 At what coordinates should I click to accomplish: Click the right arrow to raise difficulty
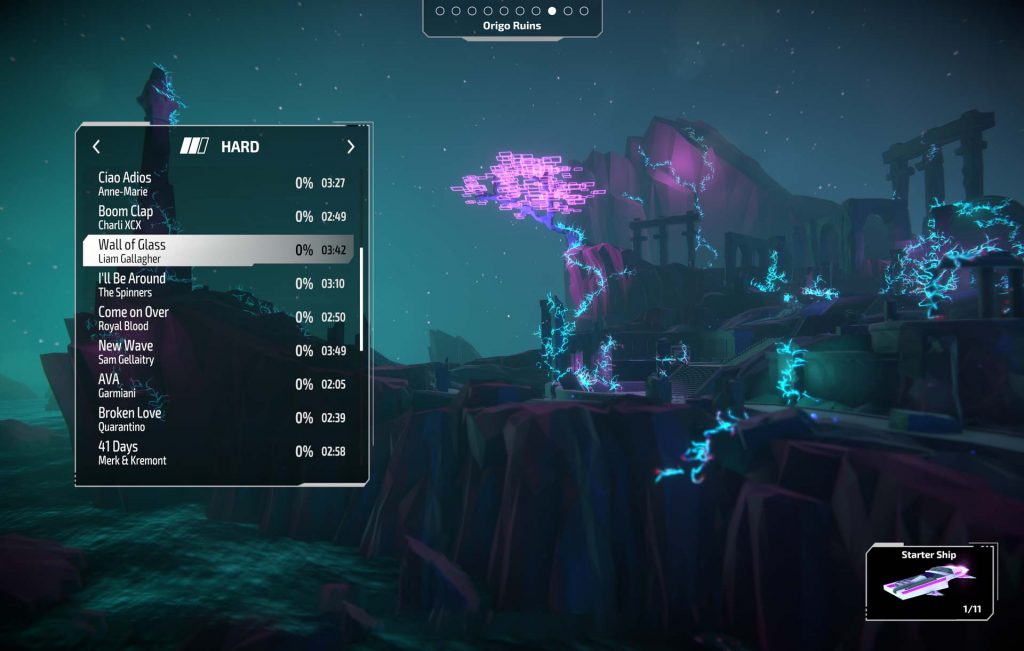click(350, 147)
